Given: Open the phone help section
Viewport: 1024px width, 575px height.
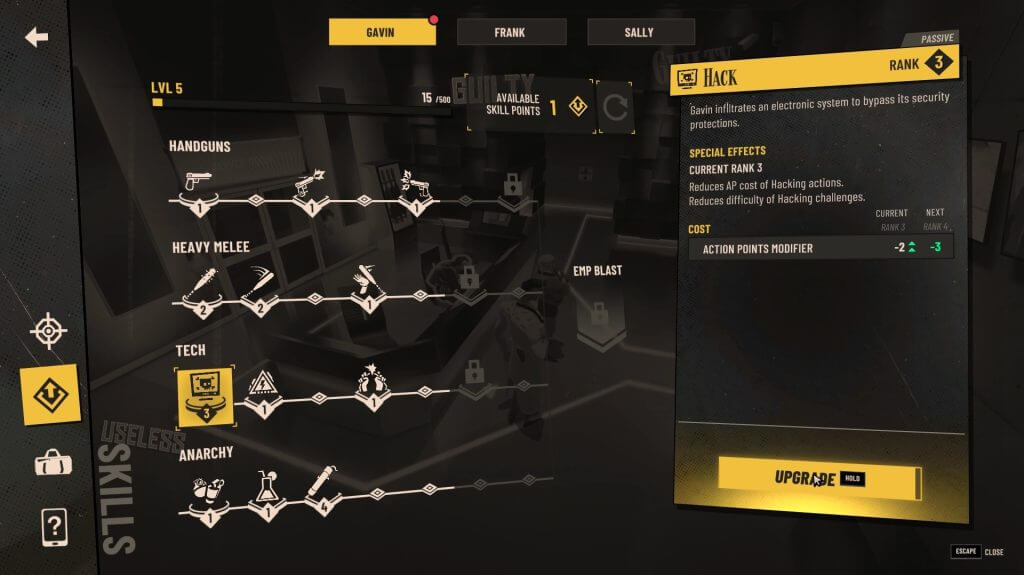Looking at the screenshot, I should pos(51,525).
